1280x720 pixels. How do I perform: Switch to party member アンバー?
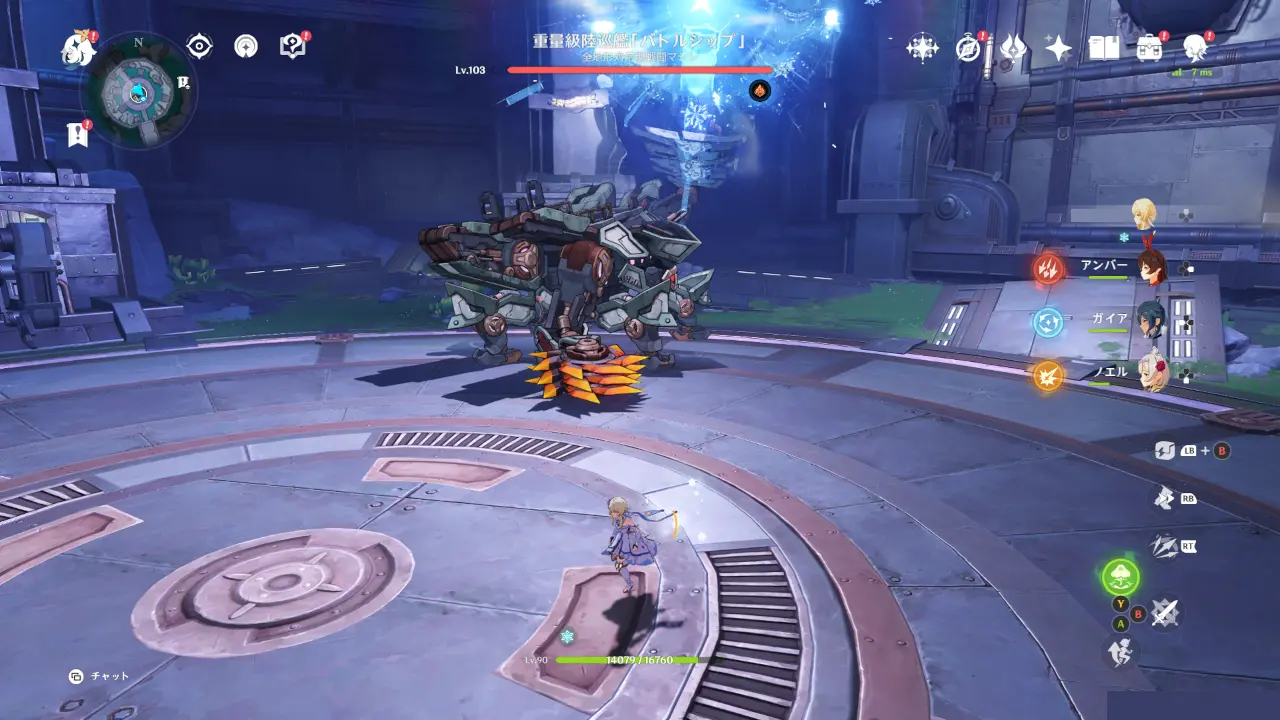coord(1152,268)
